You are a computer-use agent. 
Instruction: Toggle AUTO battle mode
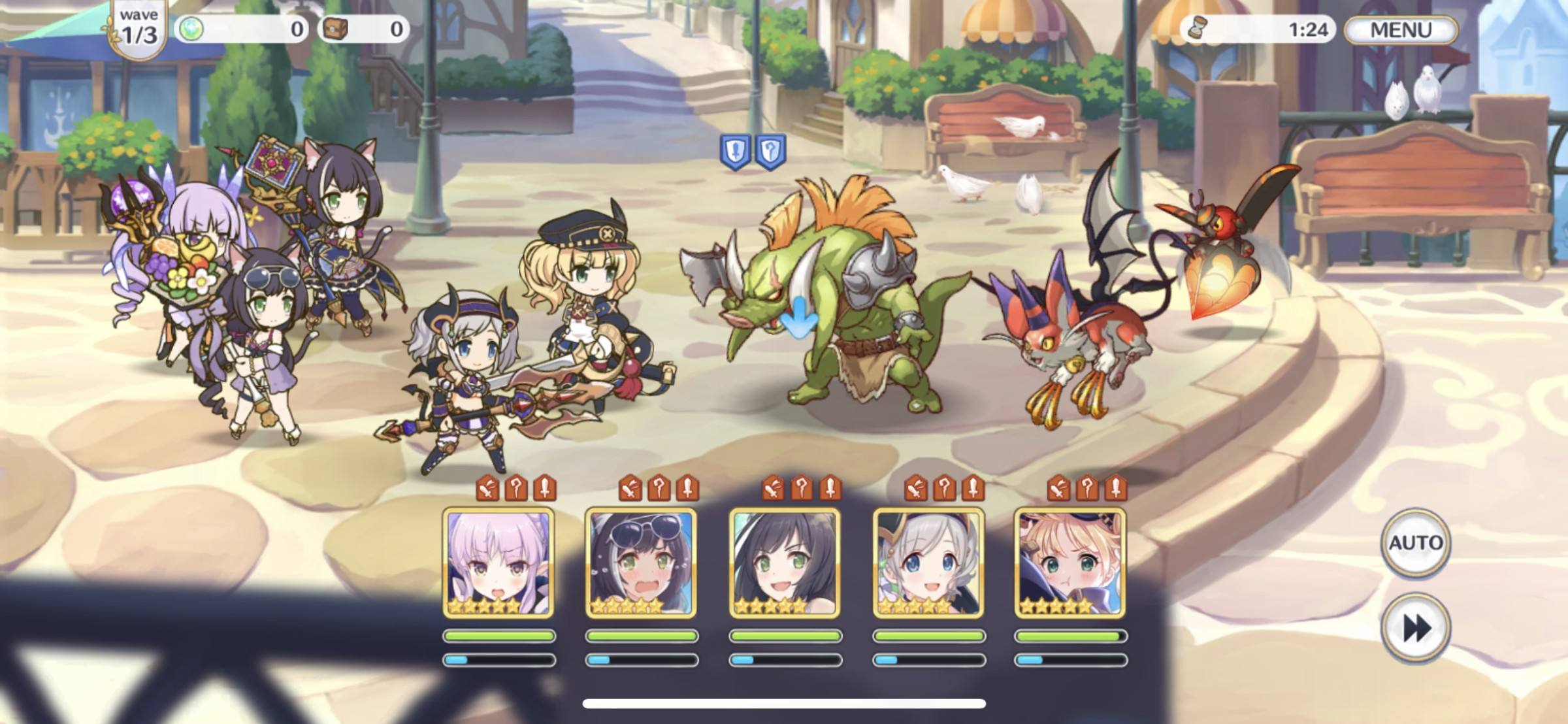tap(1415, 542)
